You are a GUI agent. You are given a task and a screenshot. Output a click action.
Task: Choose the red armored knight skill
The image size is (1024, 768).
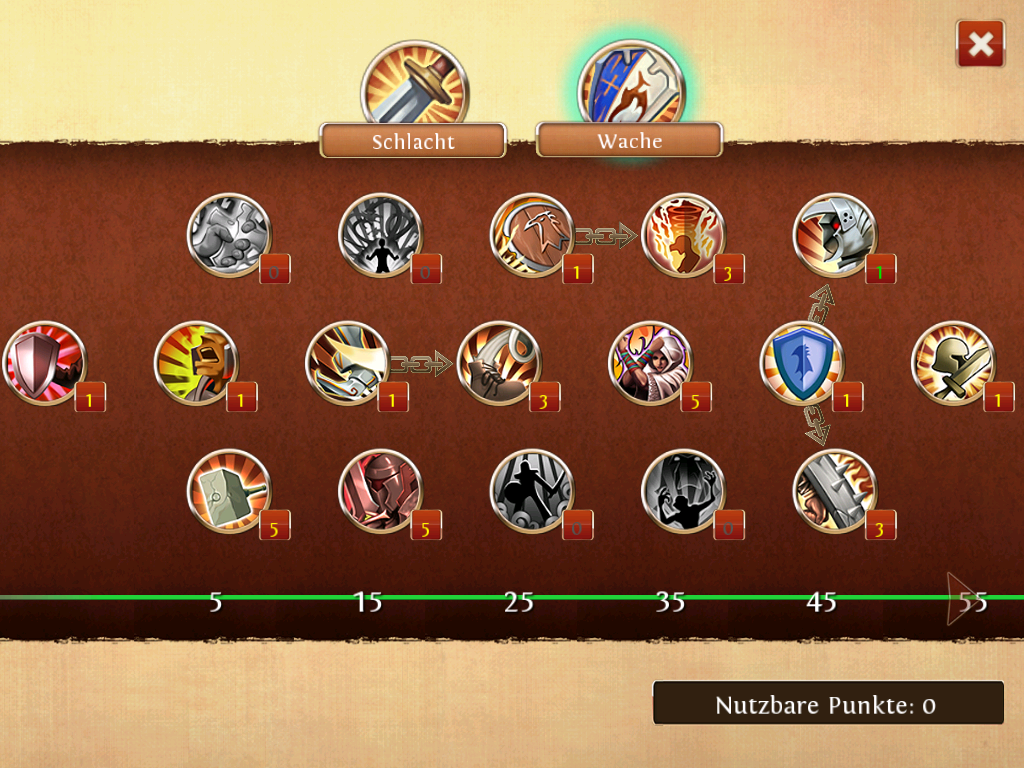[380, 491]
